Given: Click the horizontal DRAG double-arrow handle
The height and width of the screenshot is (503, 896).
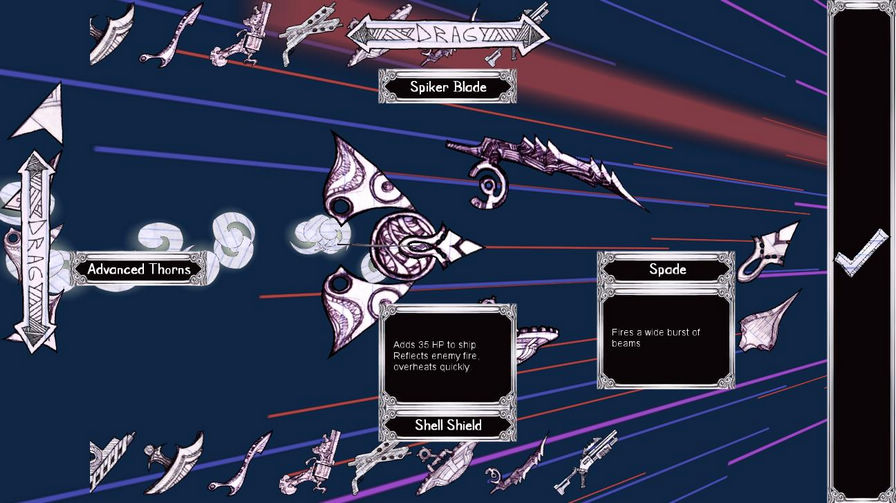Looking at the screenshot, I should (x=448, y=34).
